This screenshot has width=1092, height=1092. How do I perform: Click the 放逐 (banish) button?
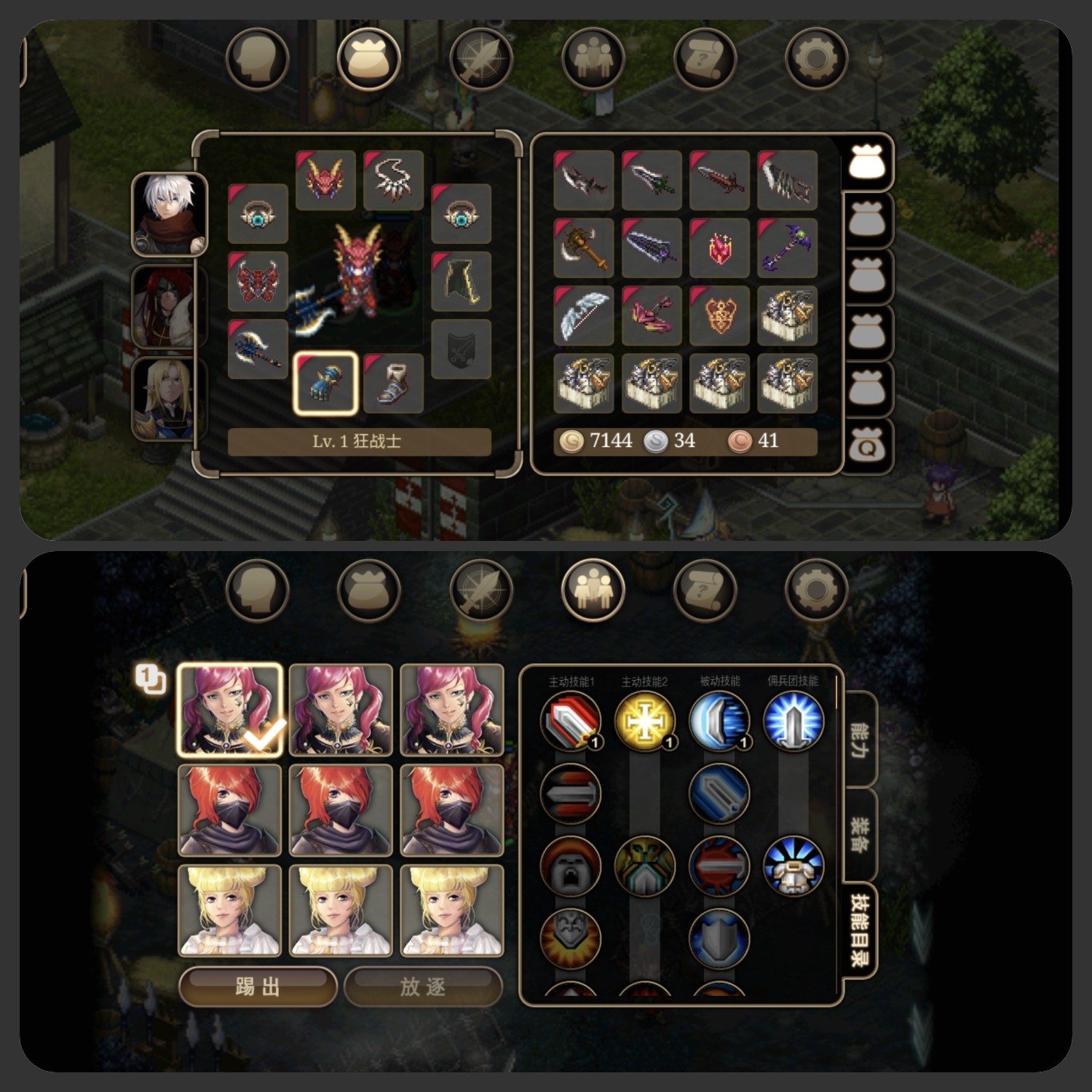pyautogui.click(x=422, y=987)
